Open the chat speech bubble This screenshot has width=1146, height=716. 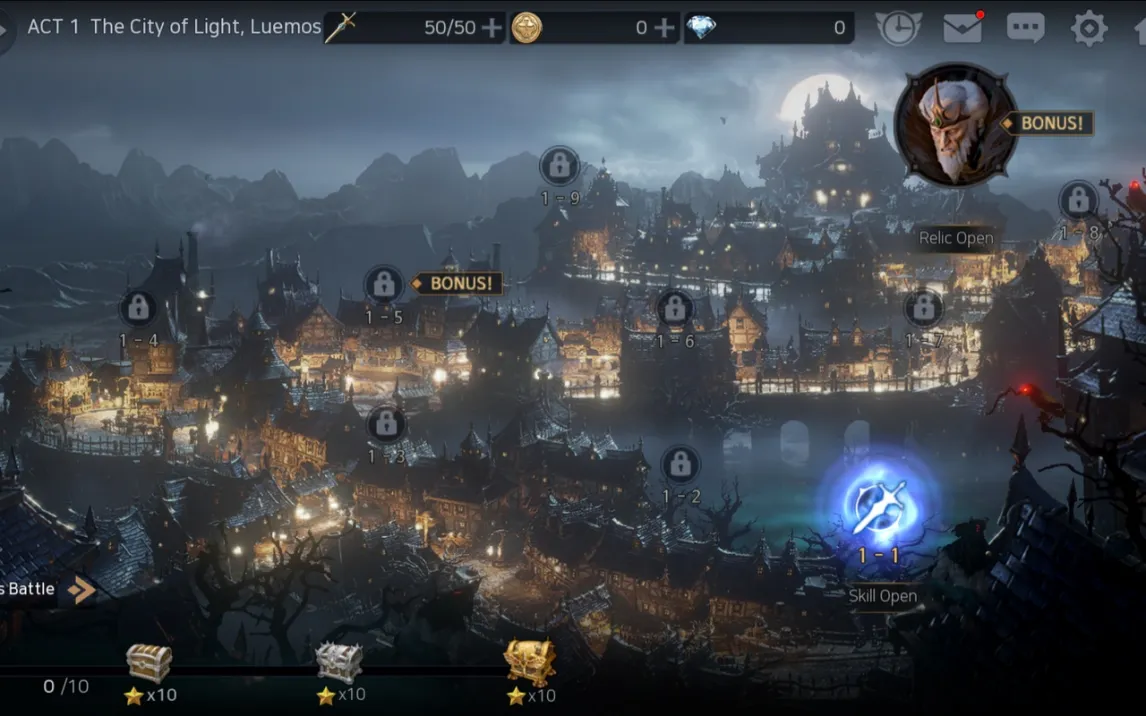tap(1025, 28)
